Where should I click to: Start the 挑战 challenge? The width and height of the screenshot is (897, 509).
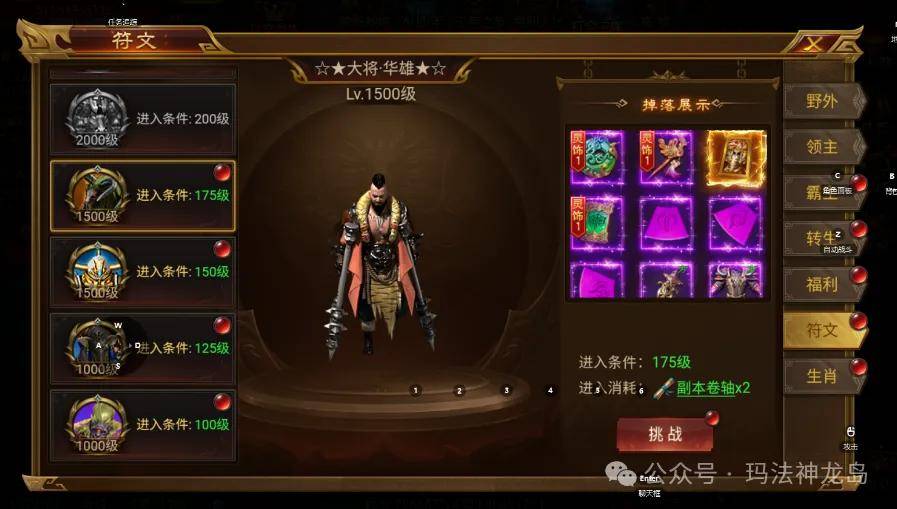point(665,435)
